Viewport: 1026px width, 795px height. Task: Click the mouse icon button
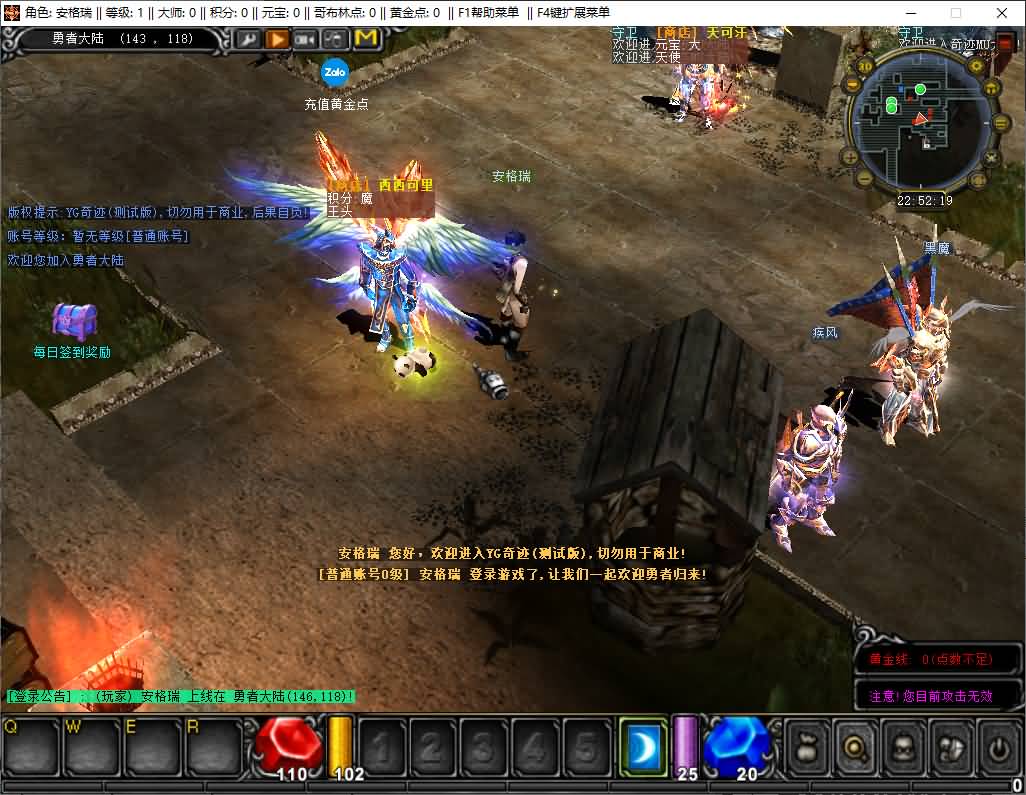click(335, 39)
